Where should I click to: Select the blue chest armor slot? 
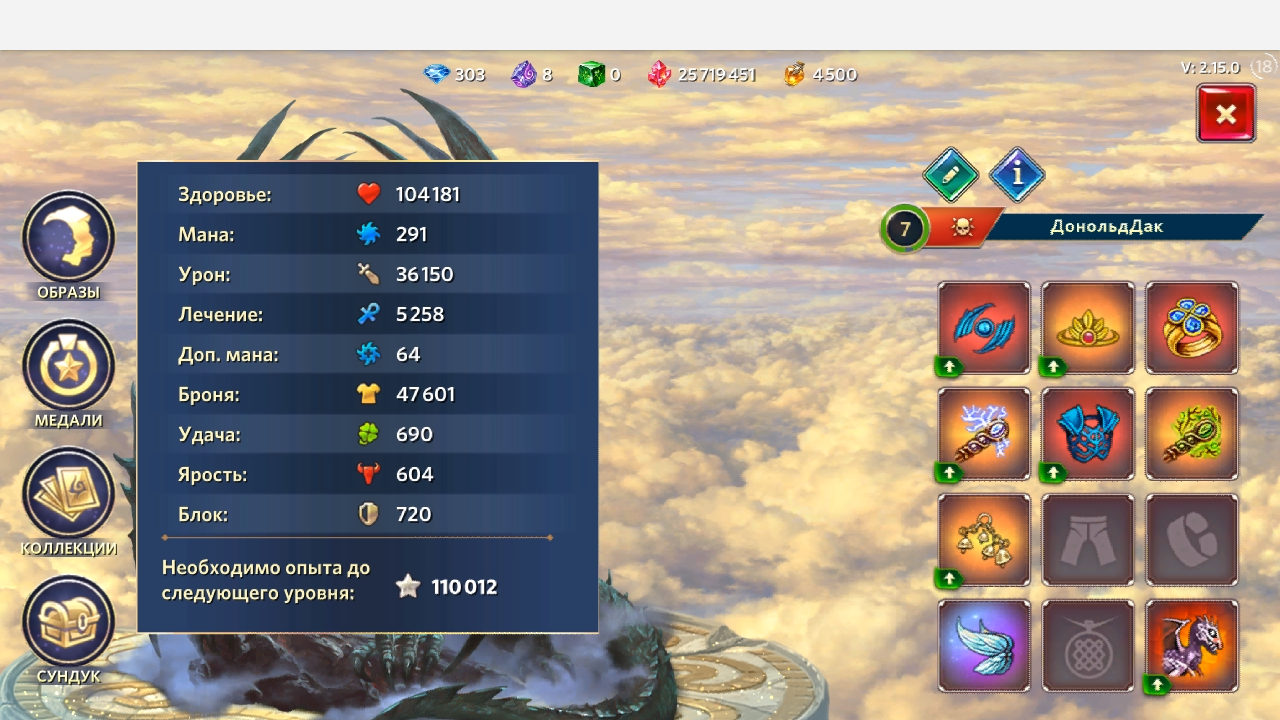click(1088, 434)
